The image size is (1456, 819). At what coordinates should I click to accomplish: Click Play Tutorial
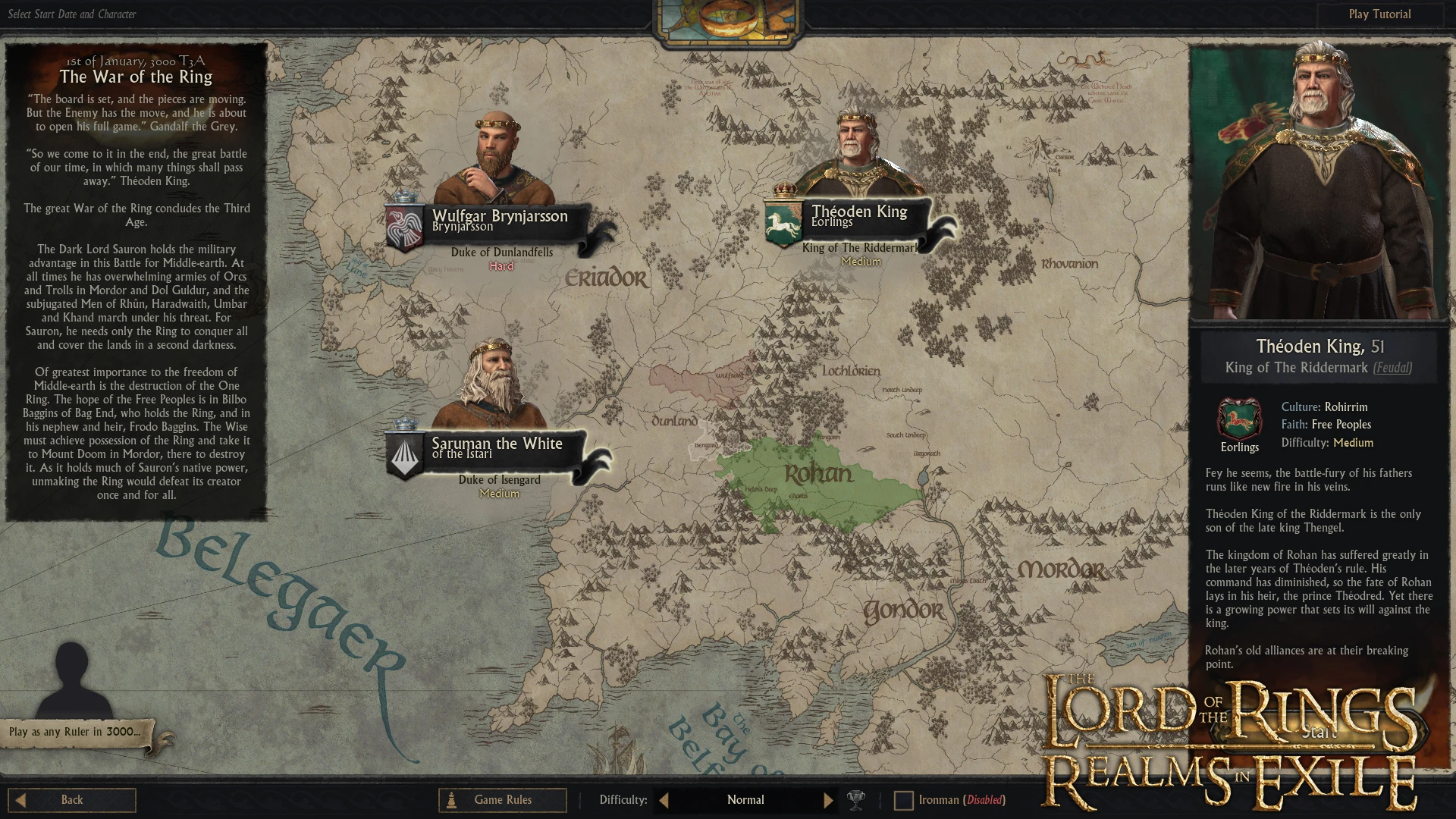click(x=1381, y=14)
